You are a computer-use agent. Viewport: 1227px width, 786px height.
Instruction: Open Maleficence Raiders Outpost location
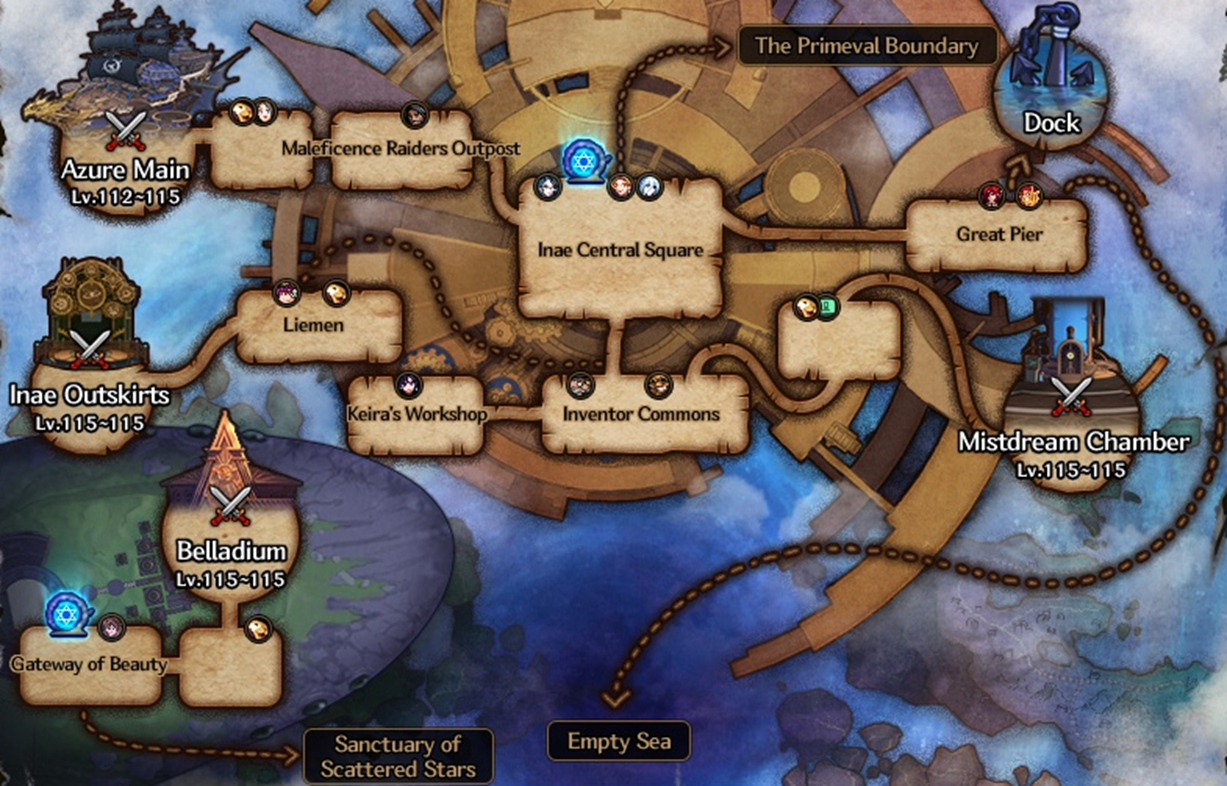coord(401,150)
